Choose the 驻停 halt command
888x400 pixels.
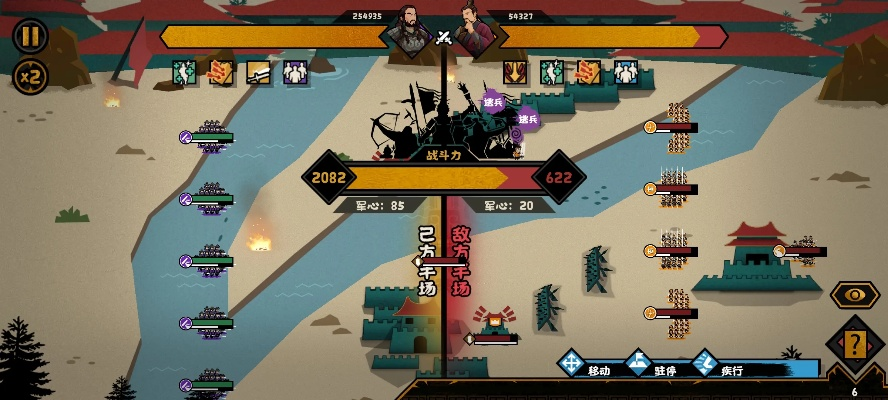click(653, 364)
